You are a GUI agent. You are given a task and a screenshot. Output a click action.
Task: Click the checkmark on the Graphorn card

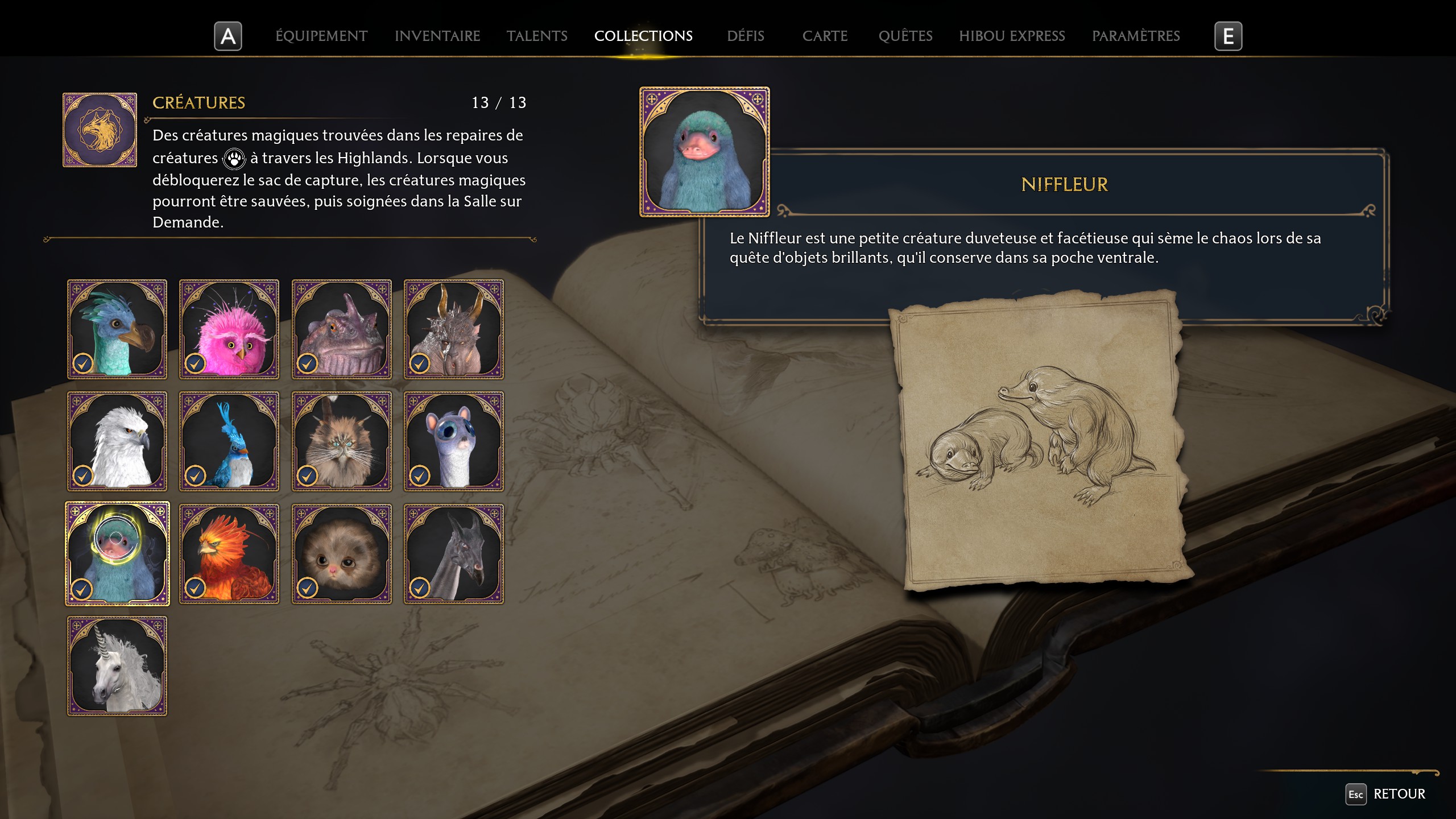click(421, 362)
